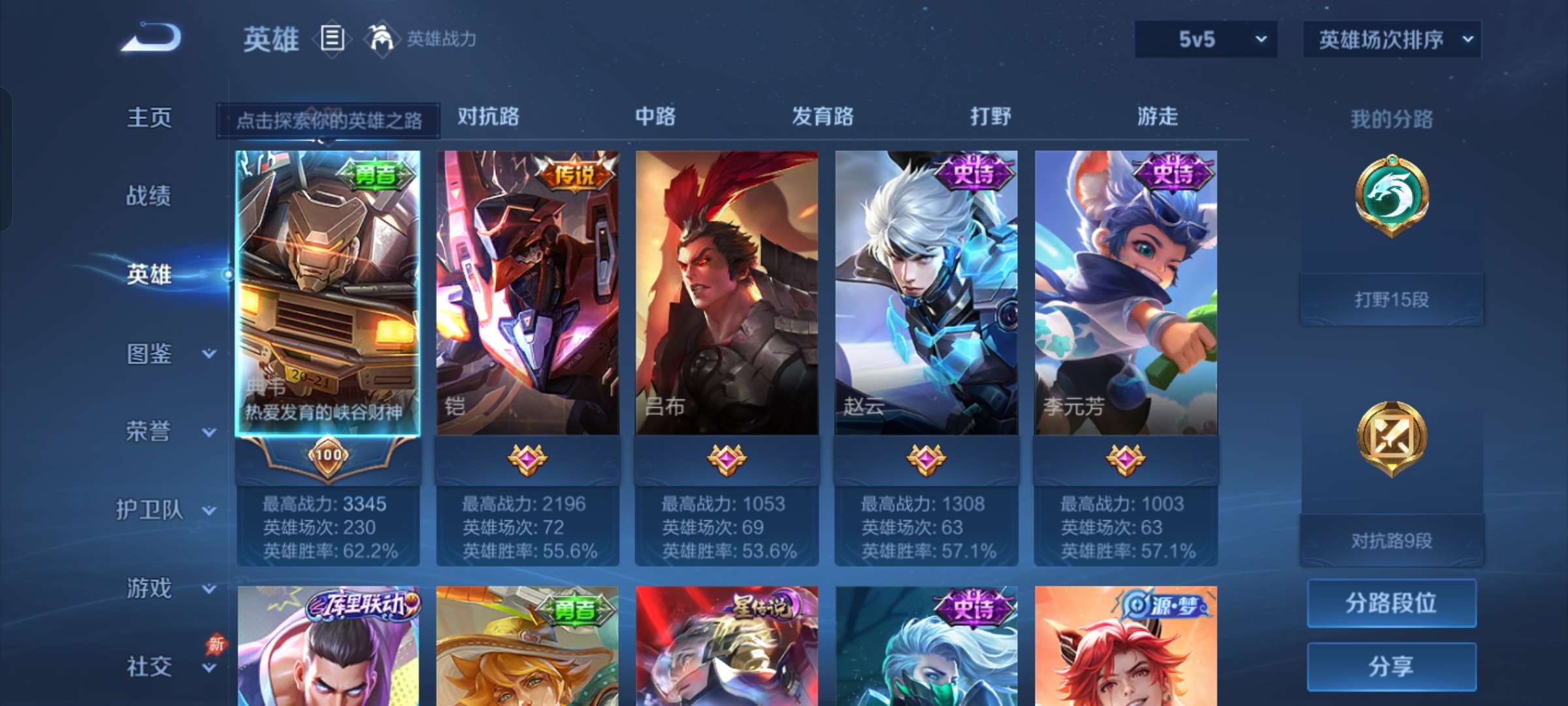Image resolution: width=1568 pixels, height=706 pixels.
Task: Expand the 图鉴 sidebar section
Action: point(157,353)
